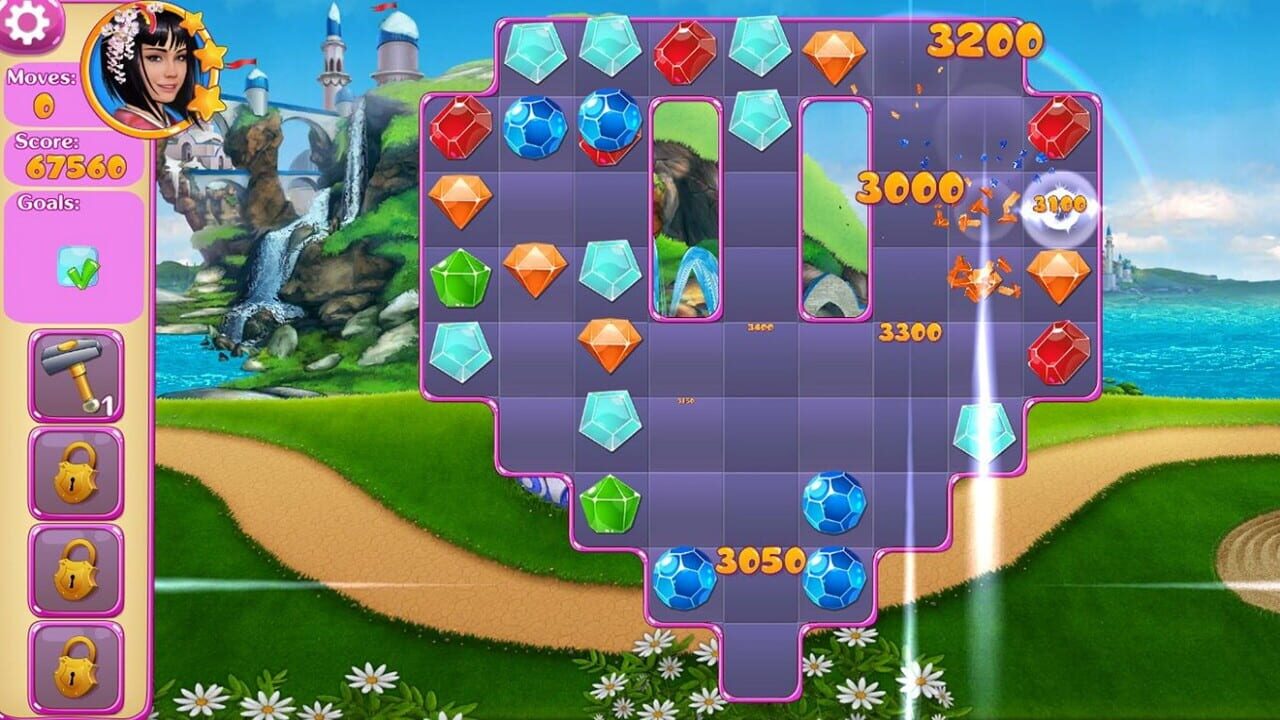Click the score popup reading 3200

(x=985, y=42)
